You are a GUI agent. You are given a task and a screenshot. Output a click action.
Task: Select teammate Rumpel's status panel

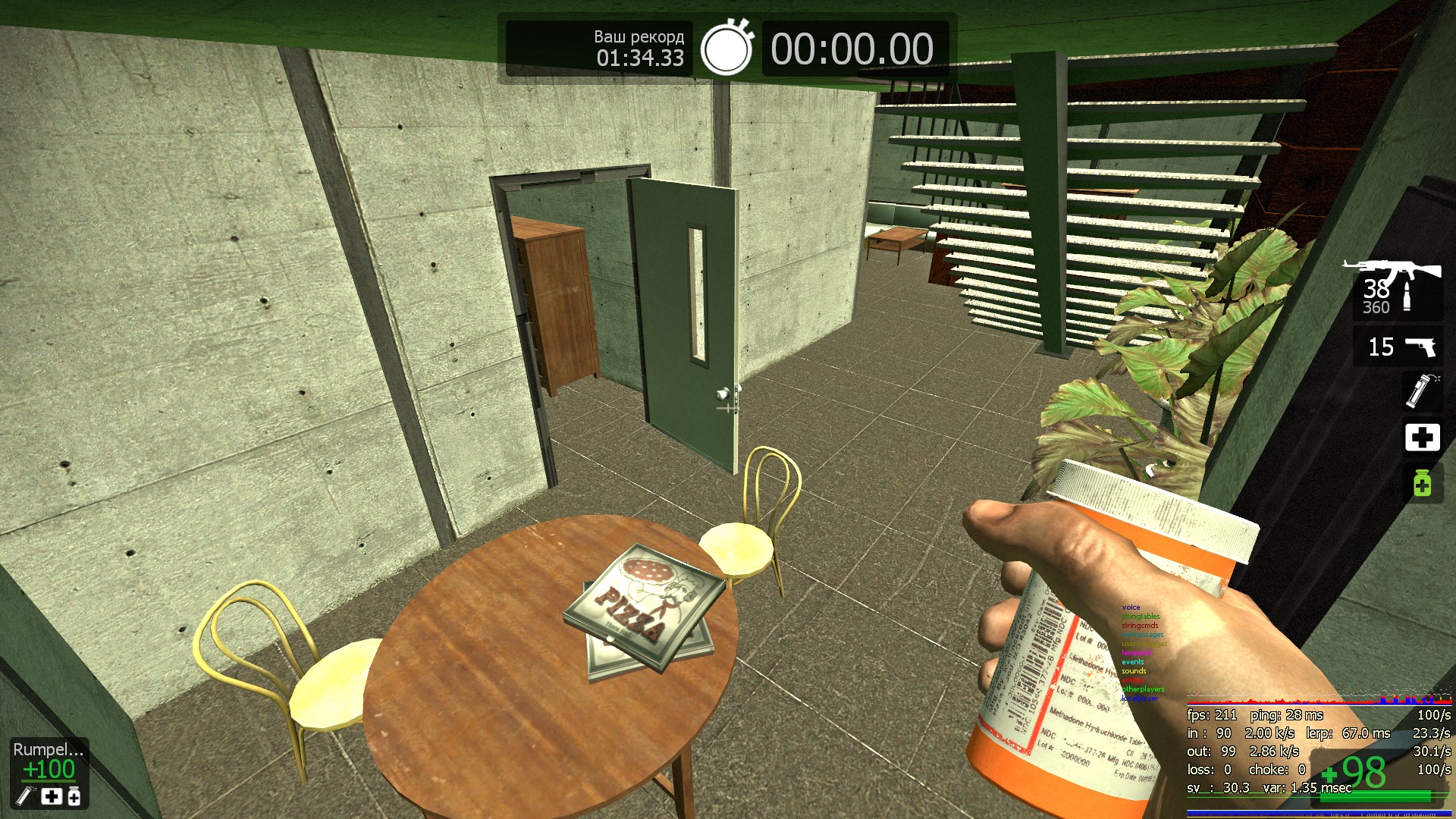pos(49,773)
